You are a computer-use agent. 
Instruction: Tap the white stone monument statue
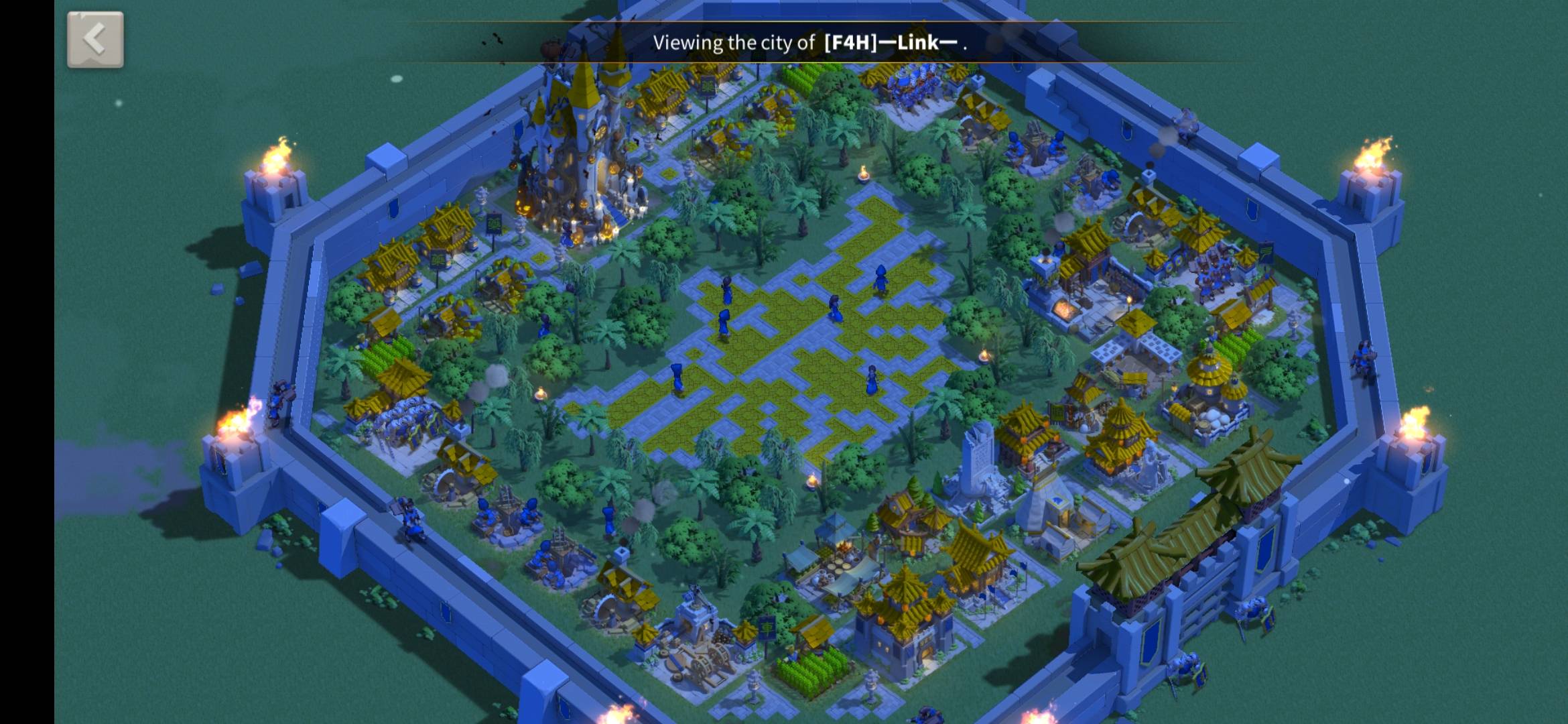pos(978,456)
